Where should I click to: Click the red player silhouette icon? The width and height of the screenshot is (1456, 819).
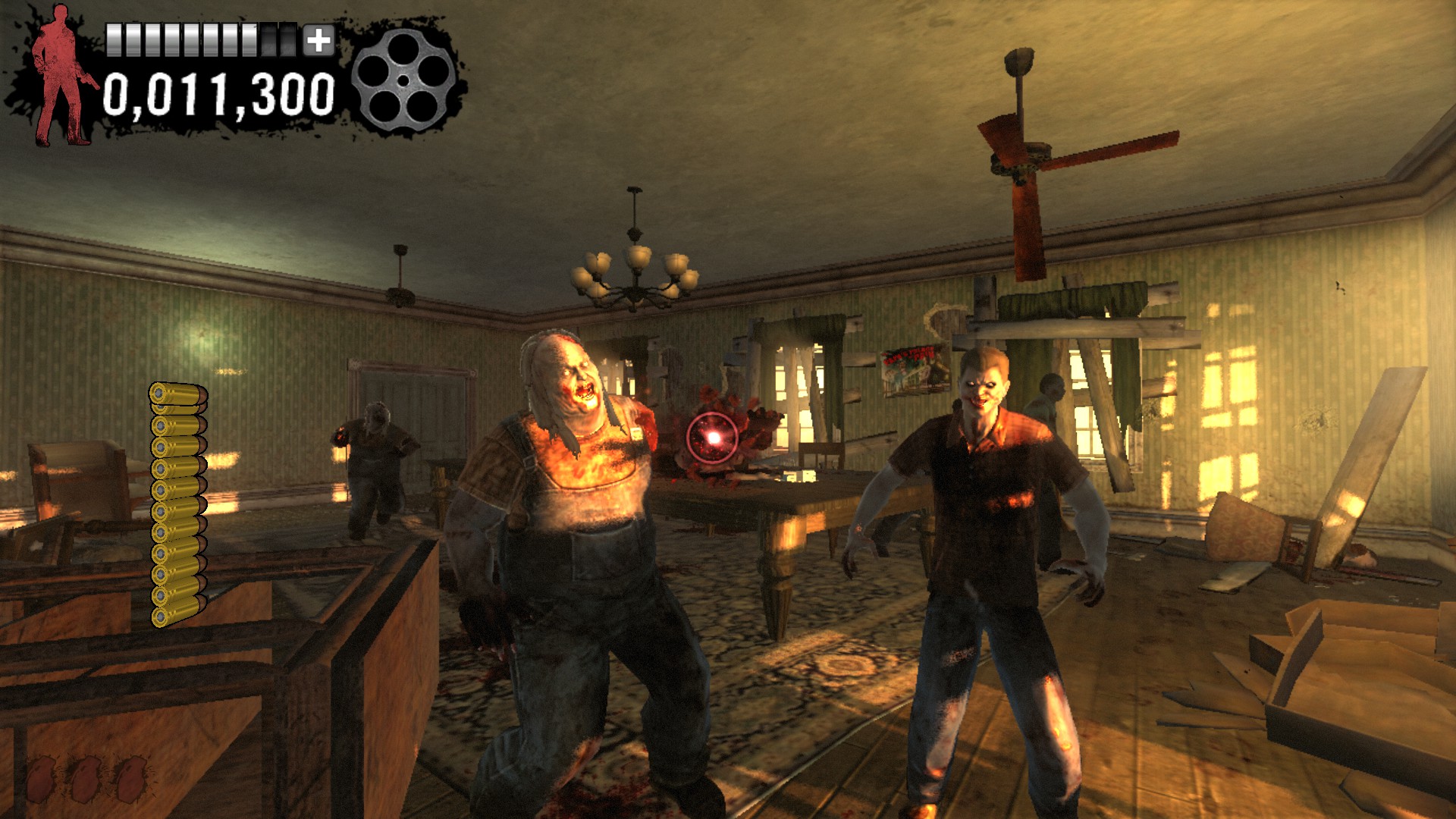click(x=62, y=76)
